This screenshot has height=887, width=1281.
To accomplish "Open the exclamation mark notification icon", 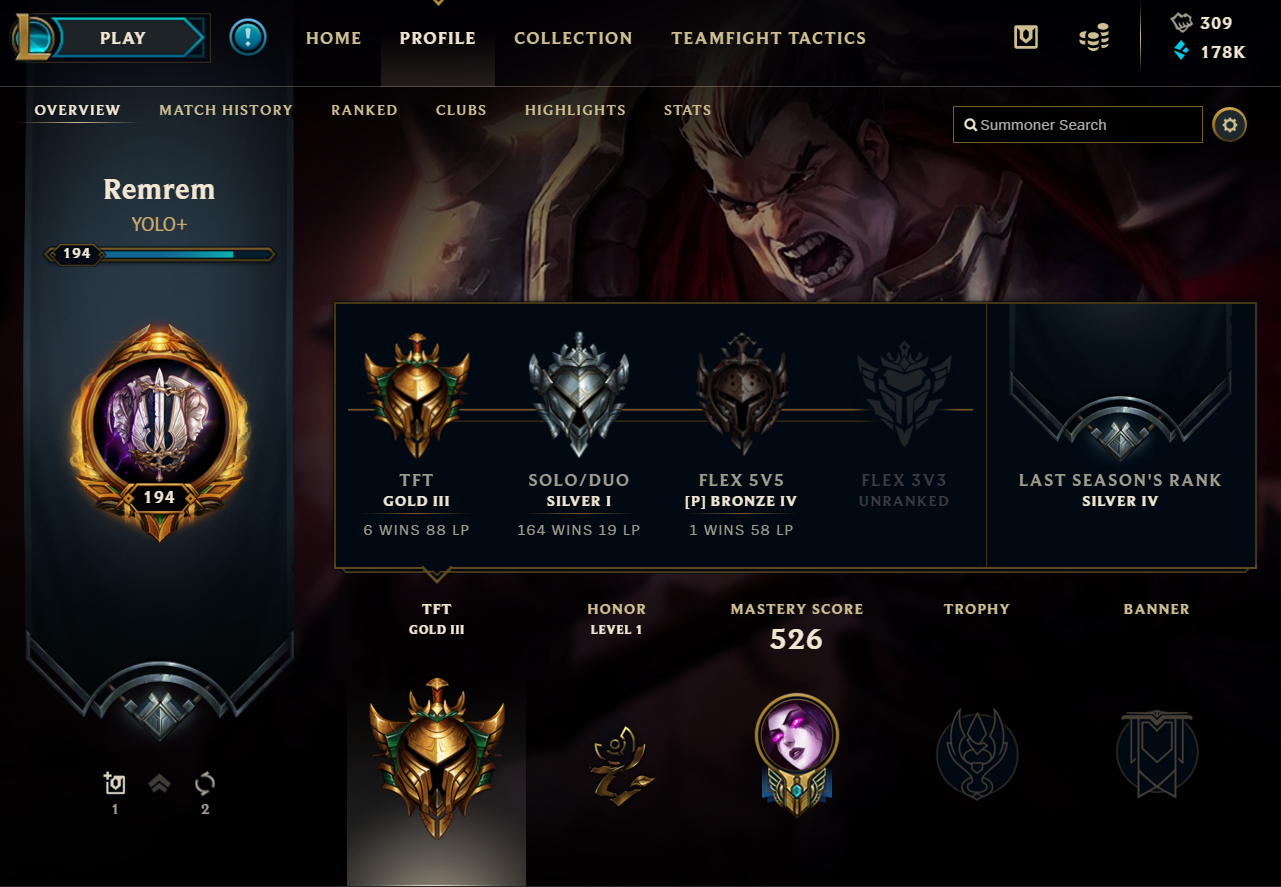I will click(247, 38).
